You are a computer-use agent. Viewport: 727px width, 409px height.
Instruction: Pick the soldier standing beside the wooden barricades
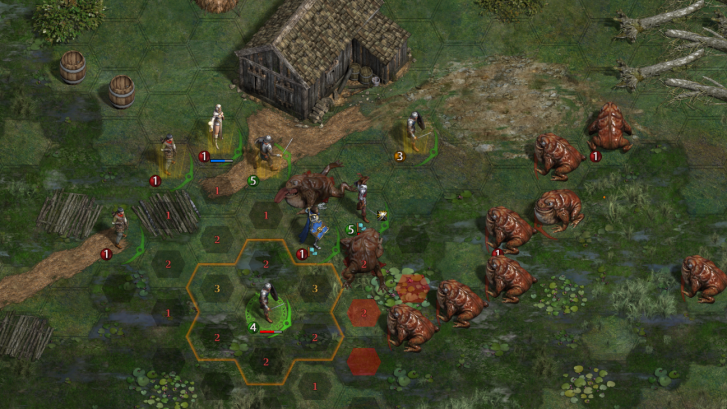(x=120, y=228)
